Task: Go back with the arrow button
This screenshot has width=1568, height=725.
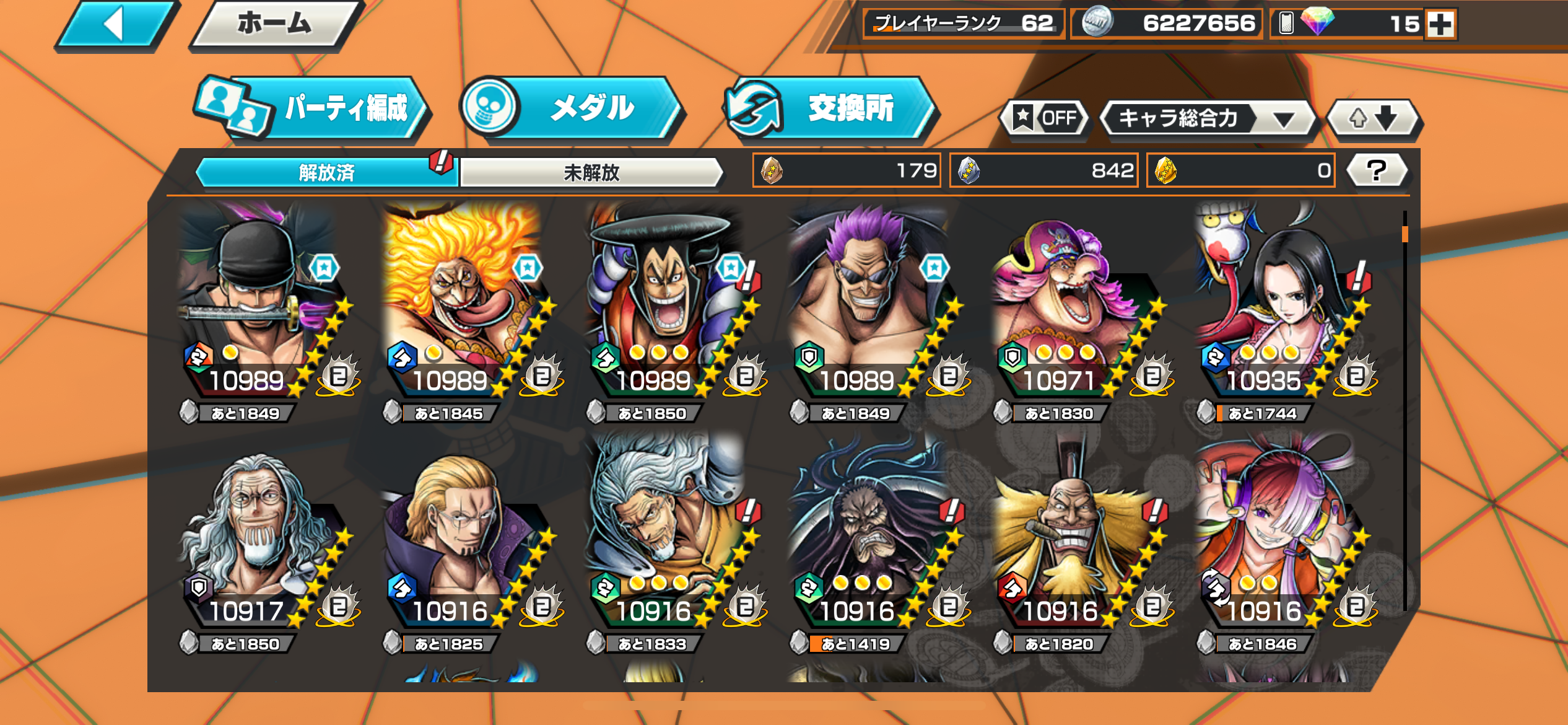Action: pos(115,25)
